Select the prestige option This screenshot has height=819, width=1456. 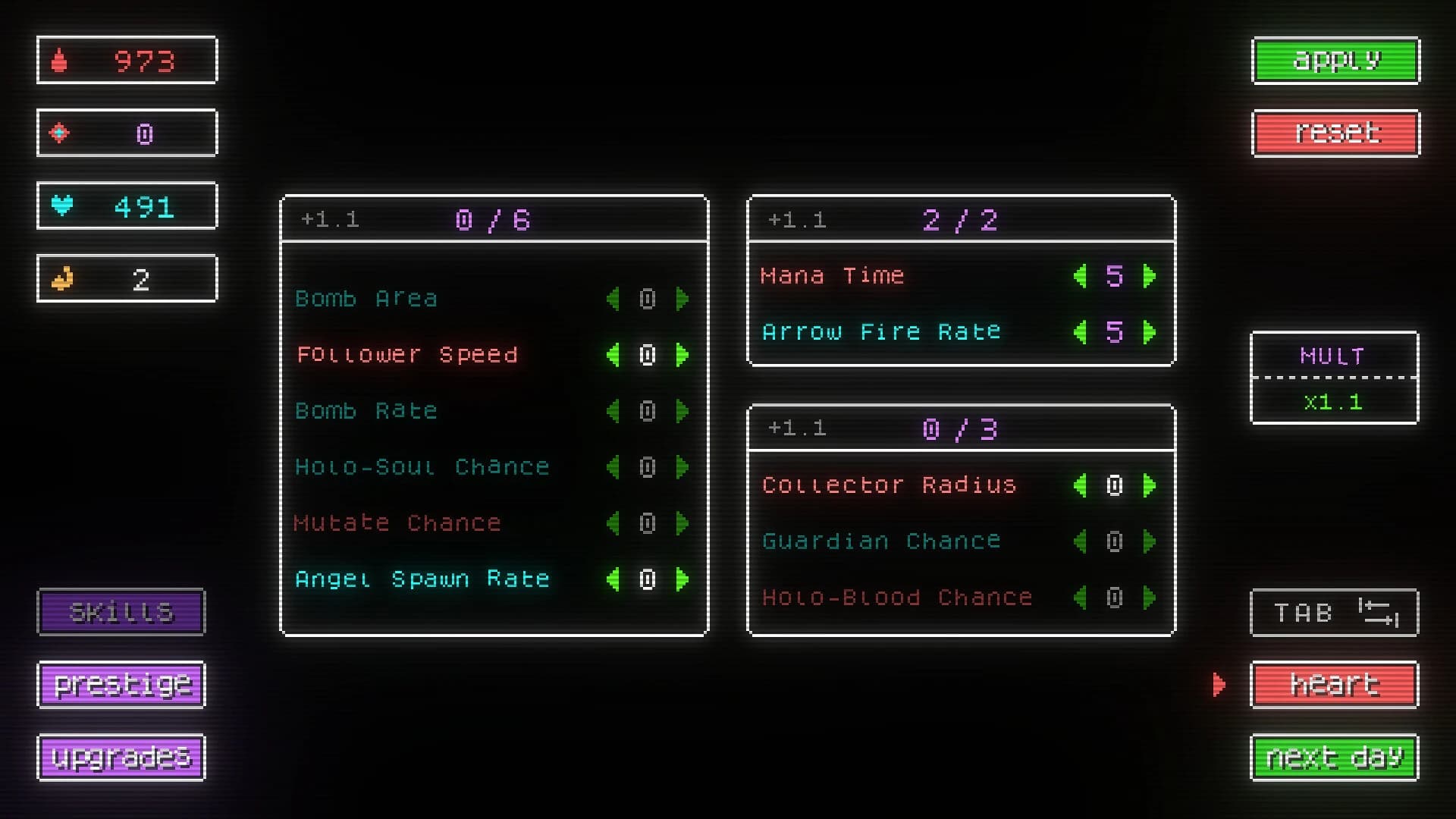click(121, 684)
